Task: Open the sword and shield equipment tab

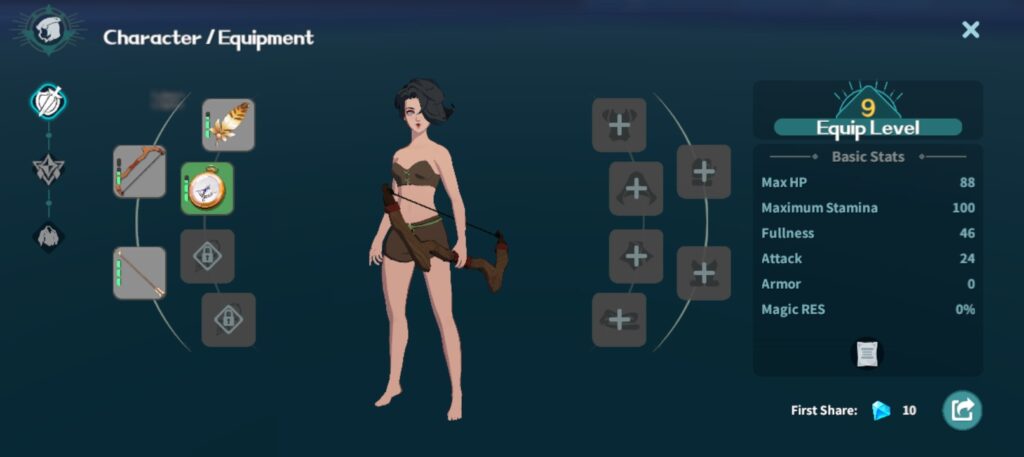Action: 48,100
